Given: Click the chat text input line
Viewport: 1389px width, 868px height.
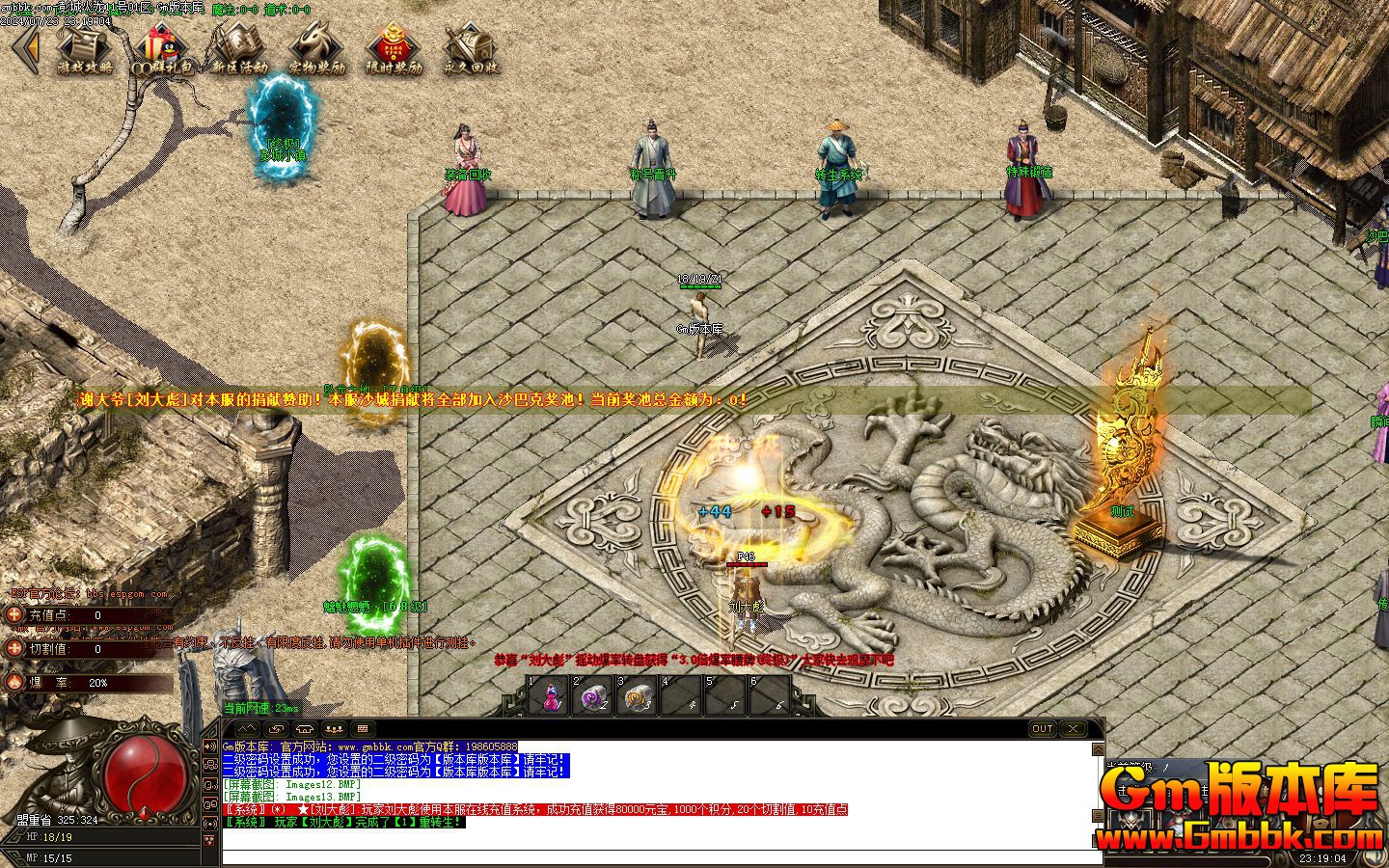Looking at the screenshot, I should 656,857.
